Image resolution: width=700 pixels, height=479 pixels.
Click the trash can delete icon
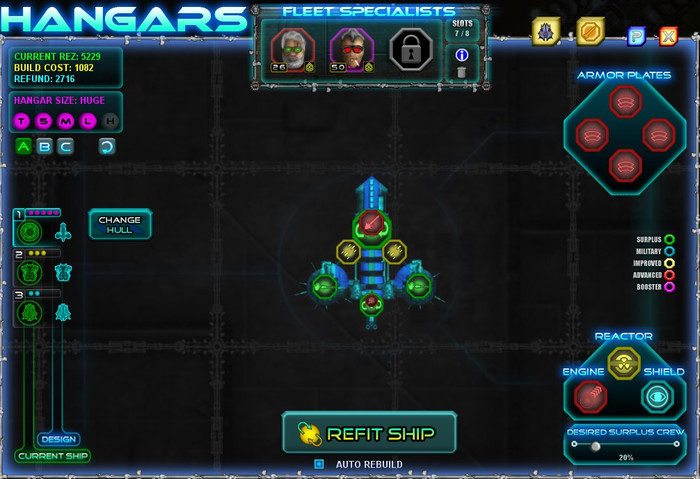pos(461,72)
